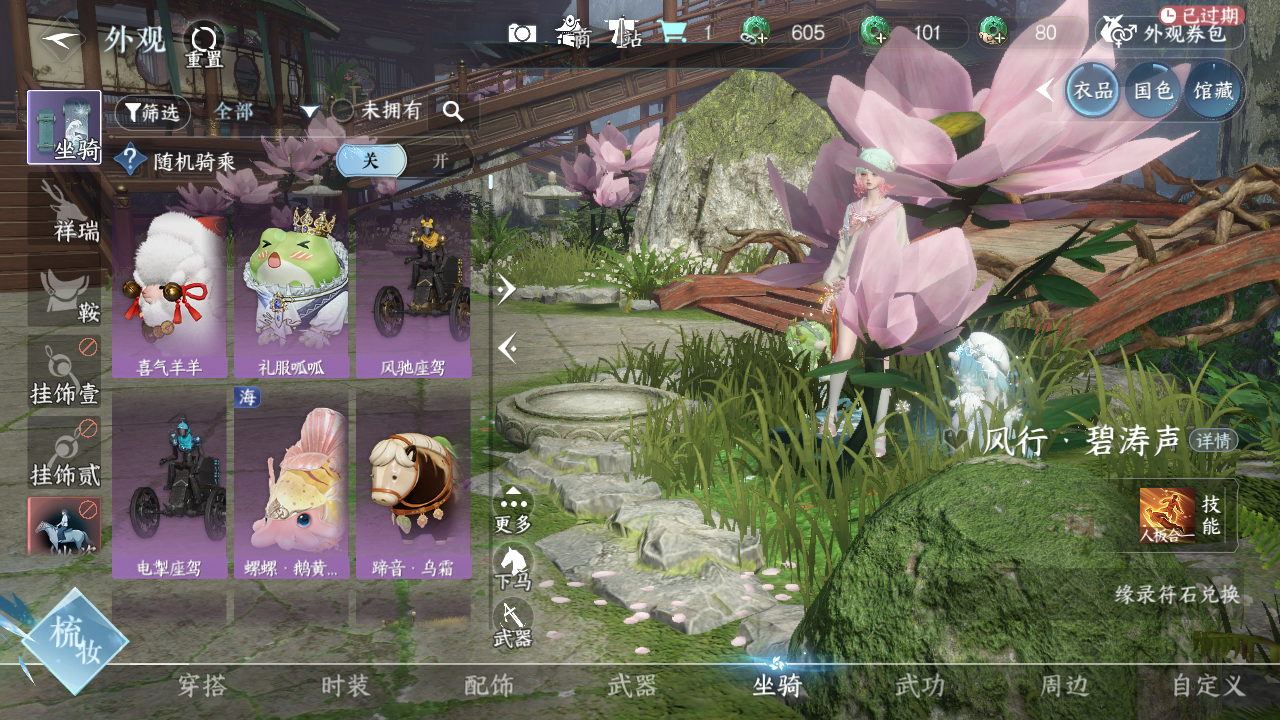Reset appearance with the 重置 button

click(204, 46)
